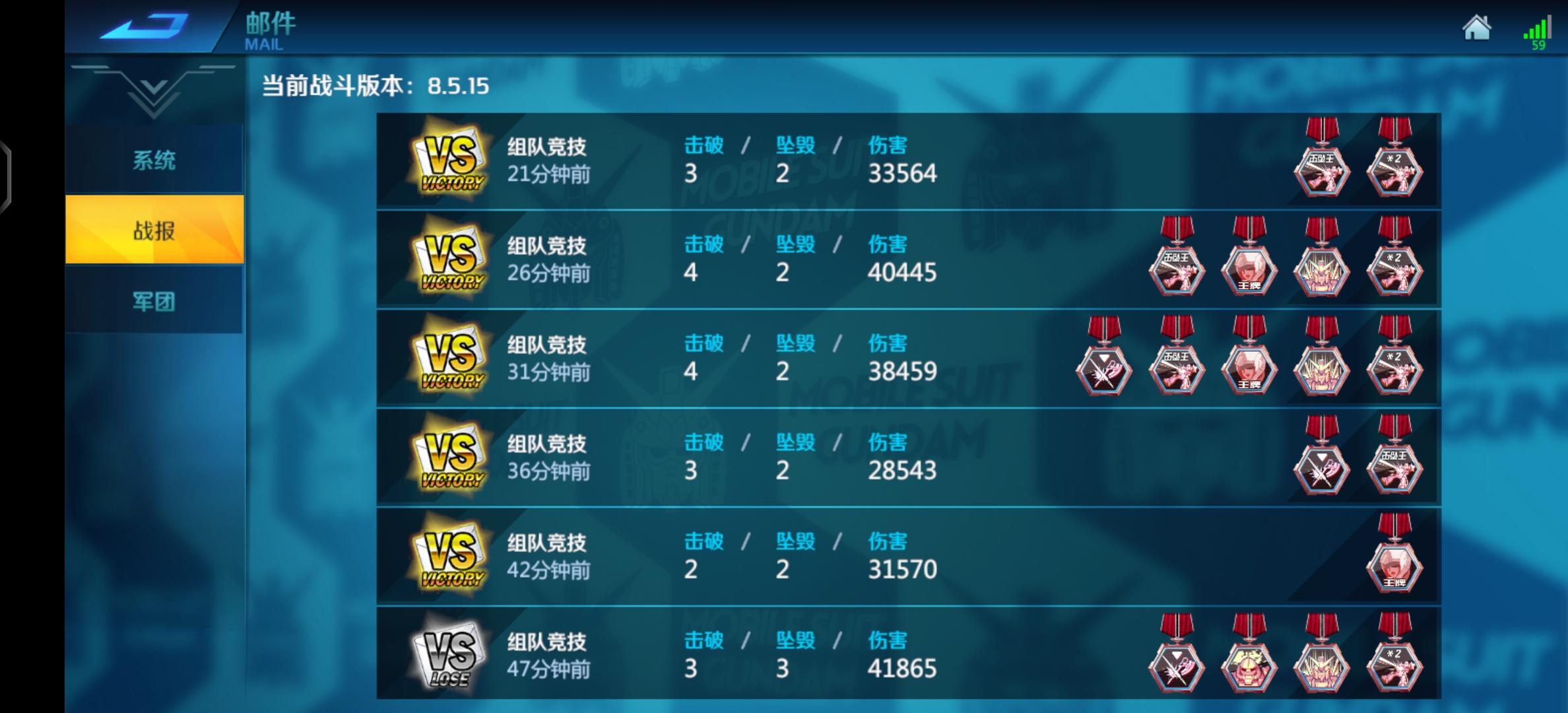Click the Zaku medal in the LOSE battle report

pyautogui.click(x=1249, y=667)
